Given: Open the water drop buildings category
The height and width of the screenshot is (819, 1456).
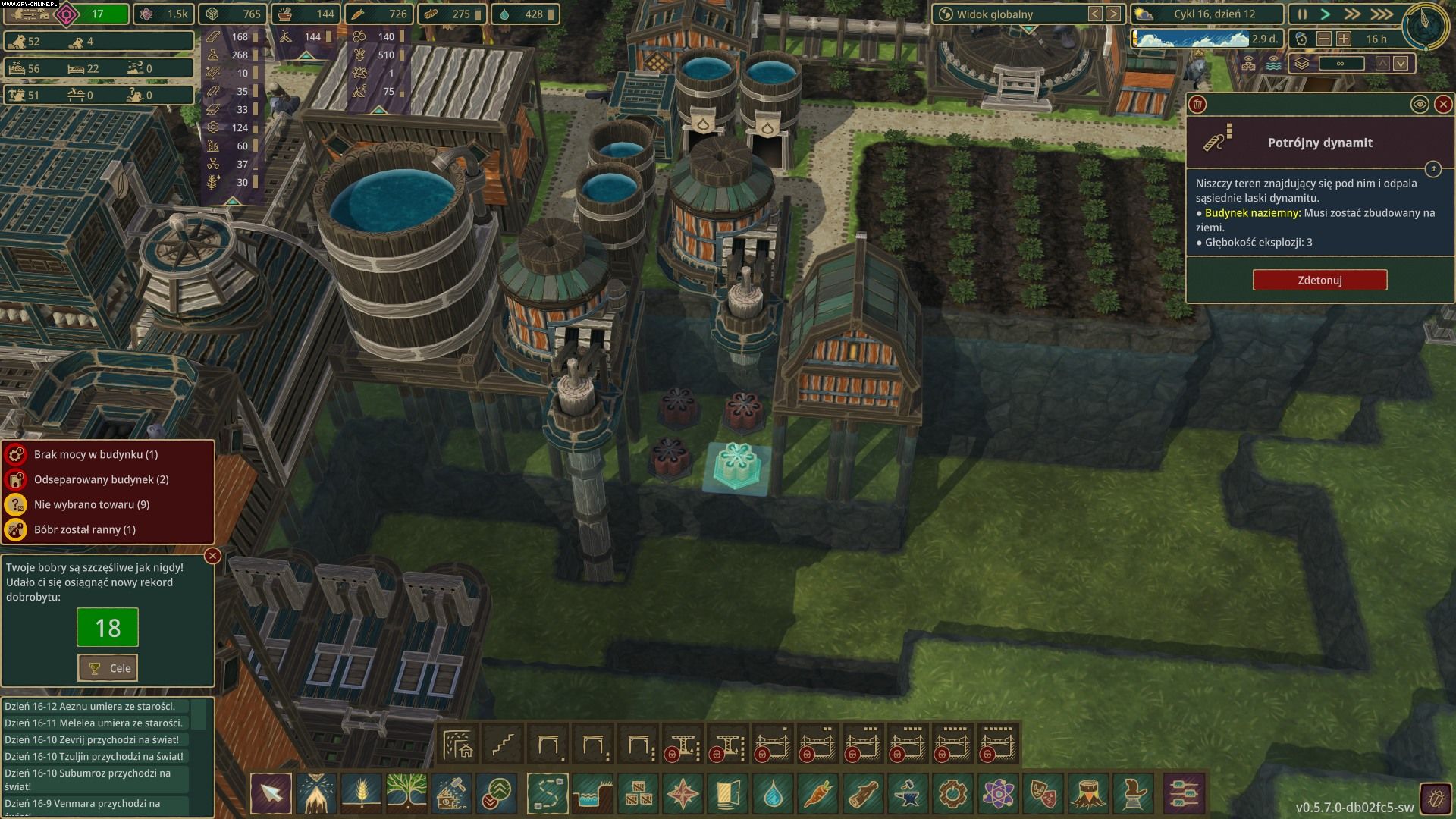Looking at the screenshot, I should (x=773, y=794).
